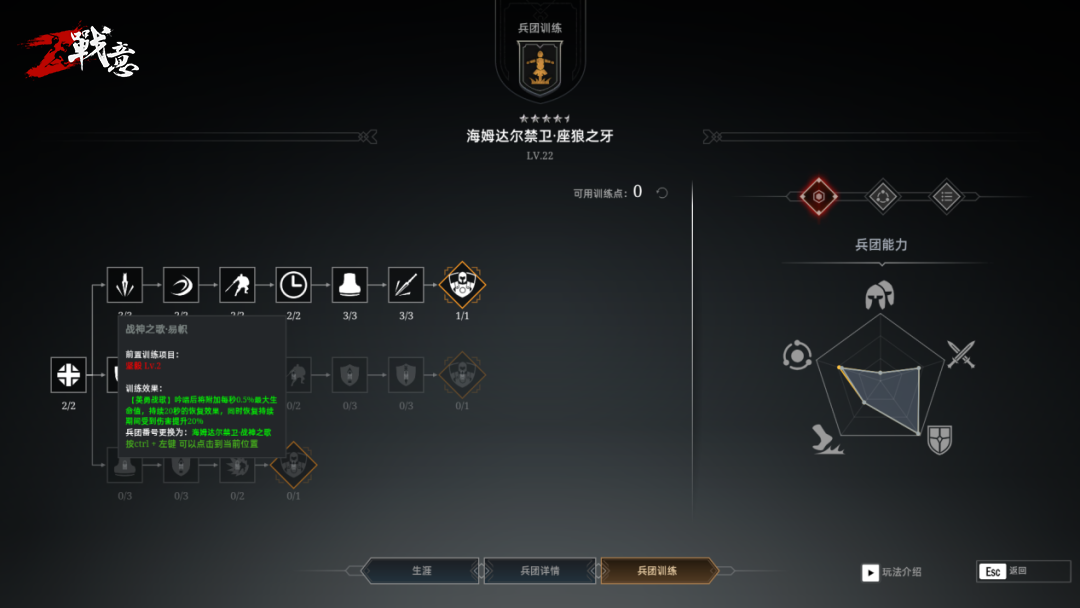Select the red hexagon unit ability view
This screenshot has width=1080, height=608.
coord(818,197)
